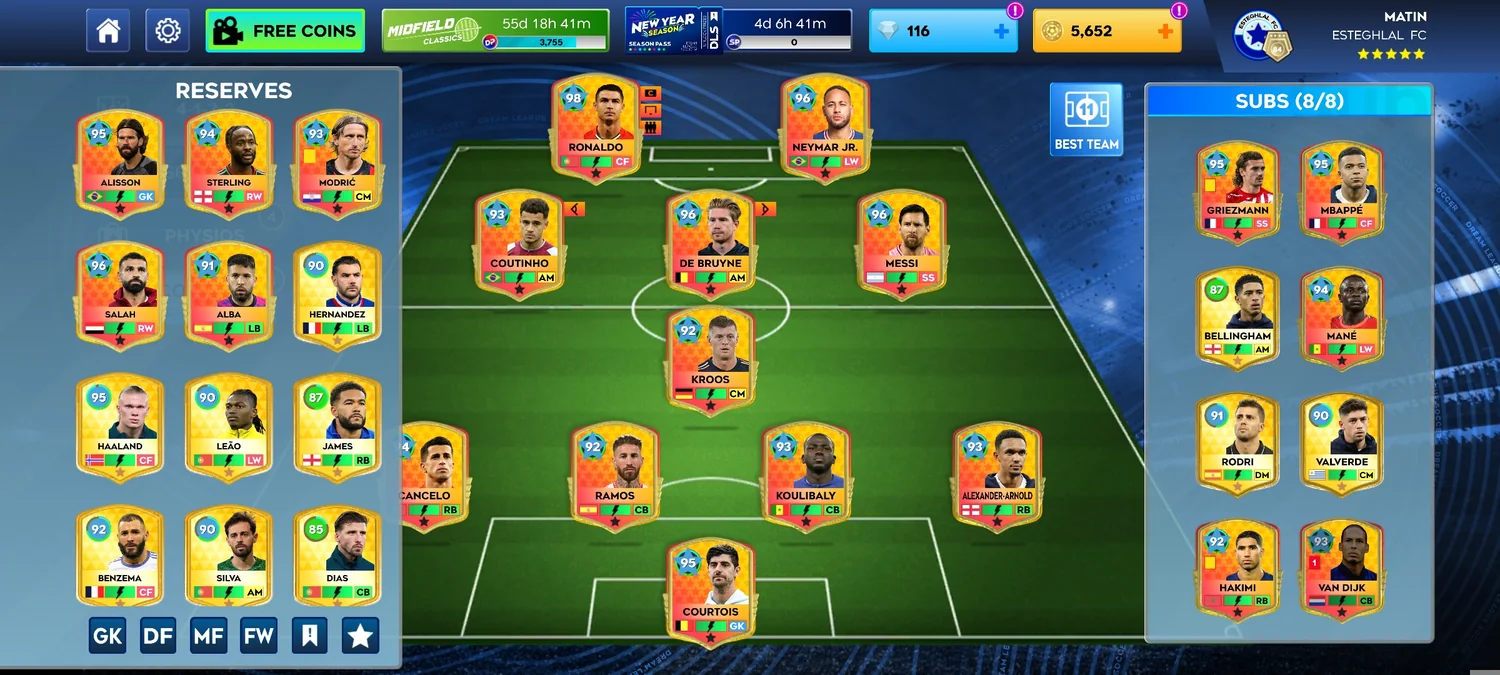
Task: Filter reserves by DF
Action: (158, 635)
